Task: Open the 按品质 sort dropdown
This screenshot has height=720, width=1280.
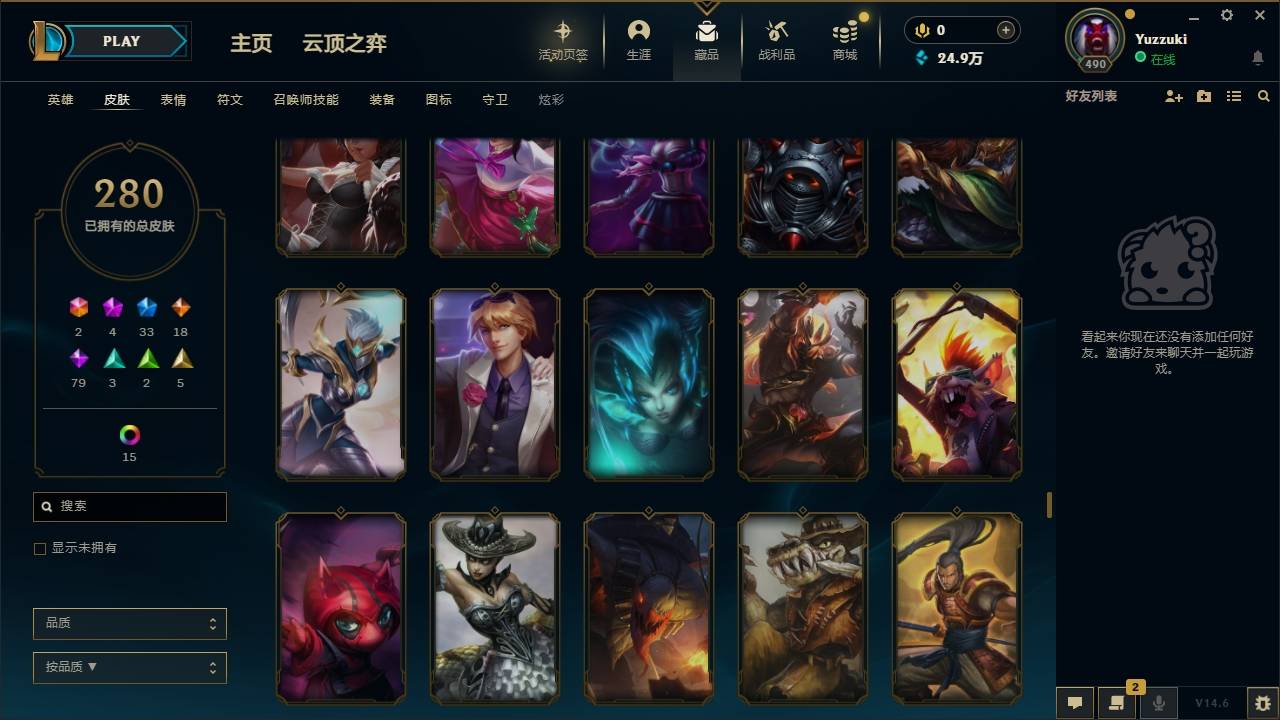Action: [x=129, y=667]
